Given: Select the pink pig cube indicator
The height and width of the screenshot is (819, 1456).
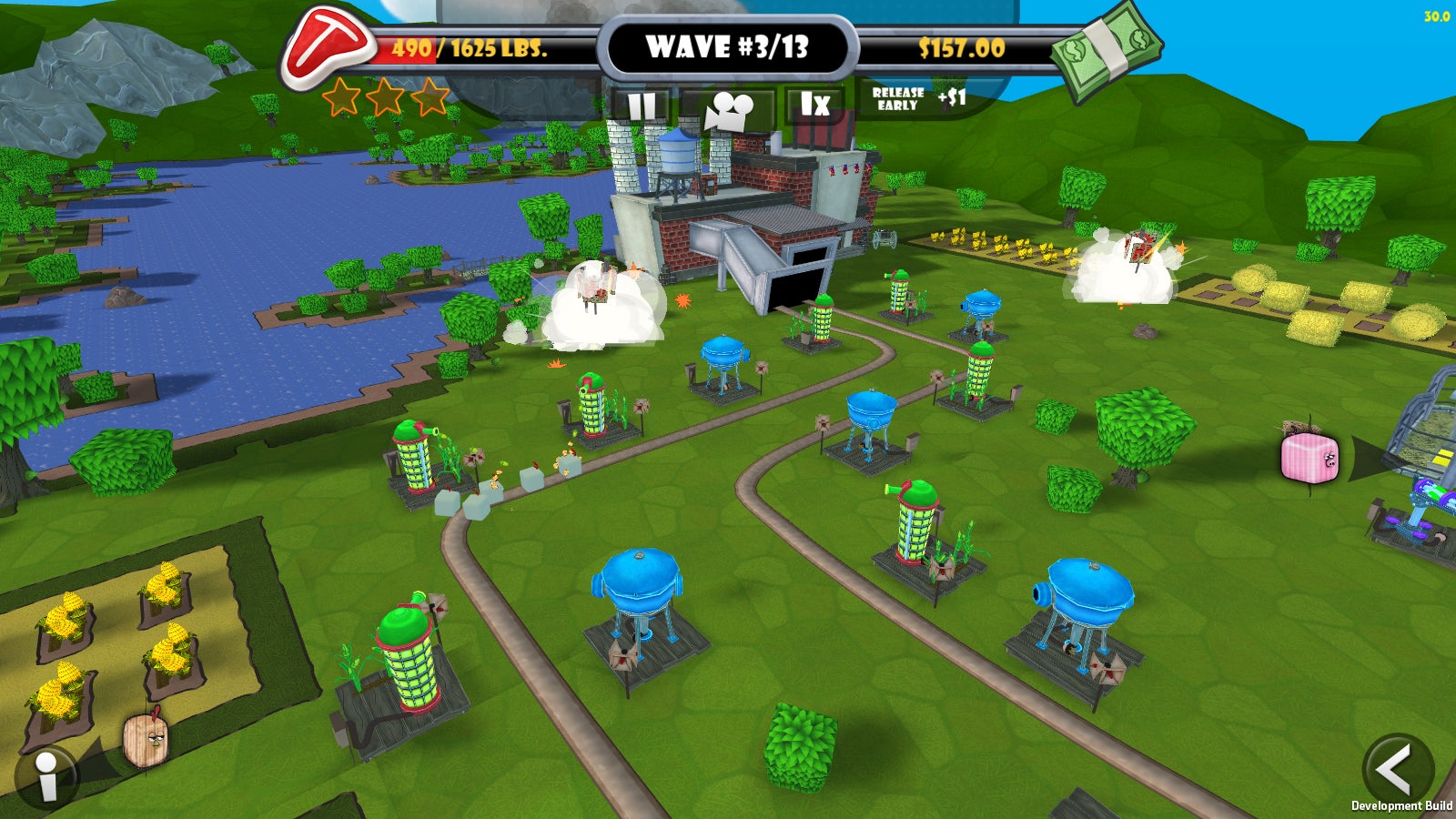Looking at the screenshot, I should point(1309,457).
